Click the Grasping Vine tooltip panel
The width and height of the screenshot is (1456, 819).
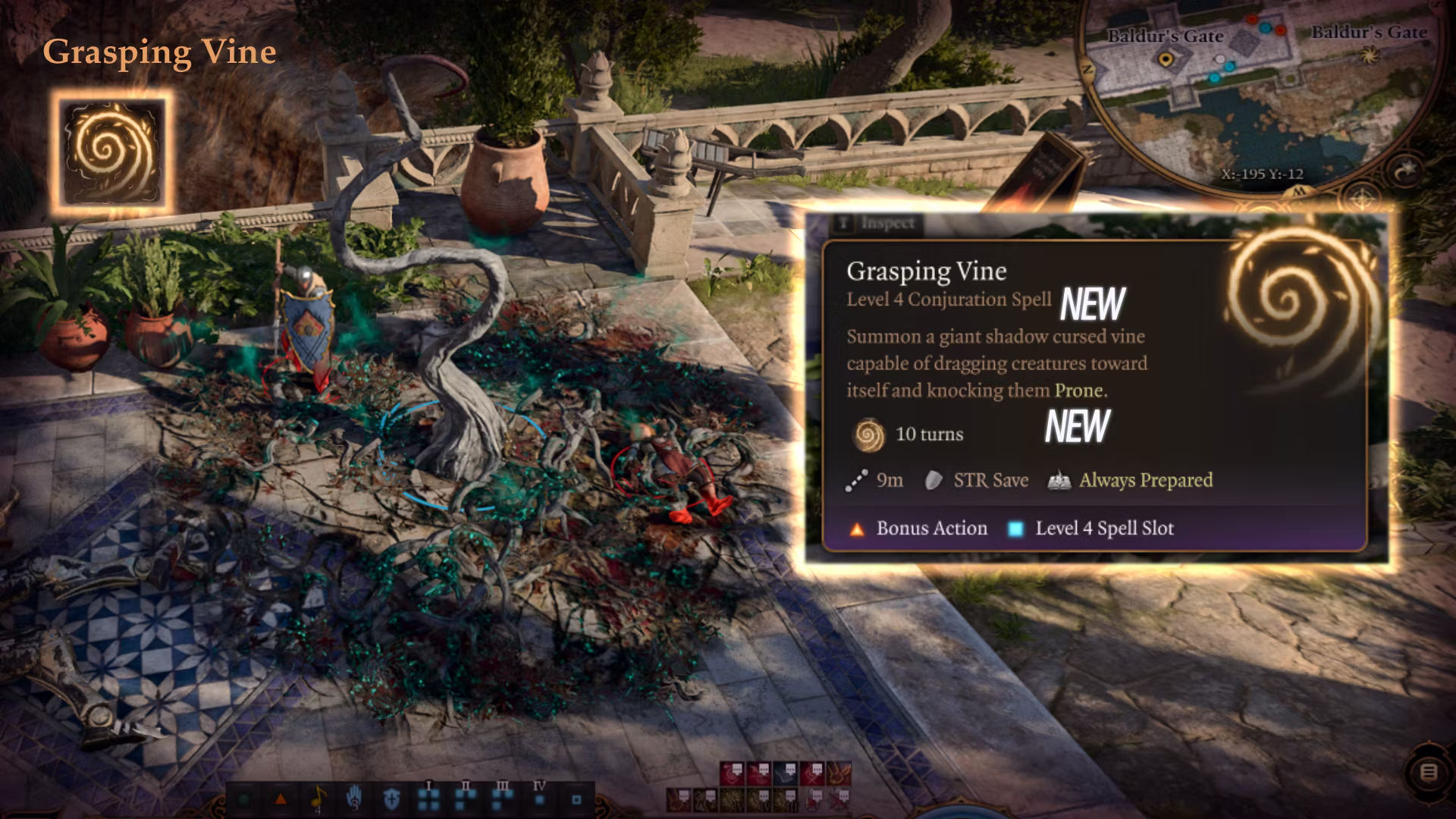(x=1094, y=394)
